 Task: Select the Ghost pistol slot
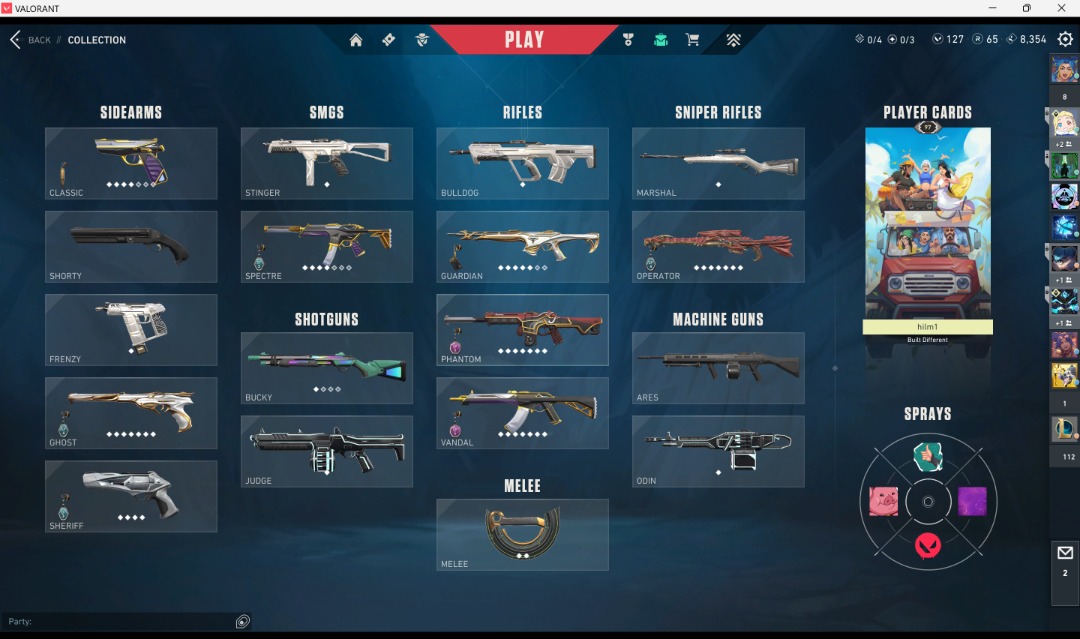[131, 413]
